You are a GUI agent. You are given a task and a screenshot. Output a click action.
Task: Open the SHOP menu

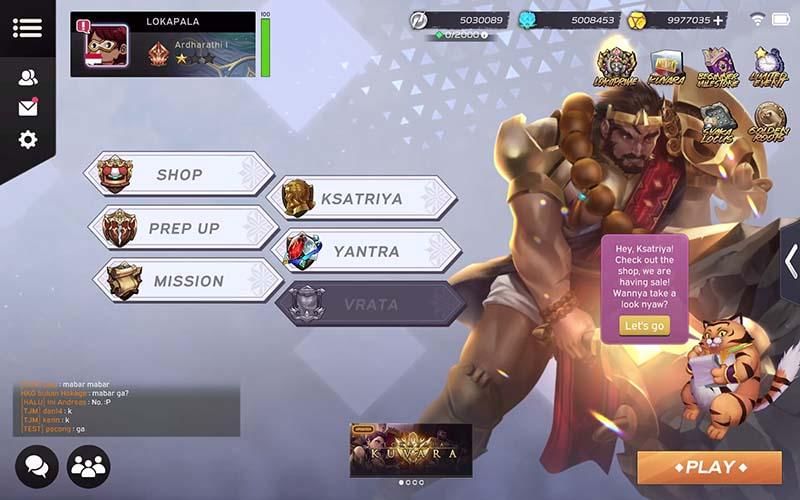(x=180, y=175)
